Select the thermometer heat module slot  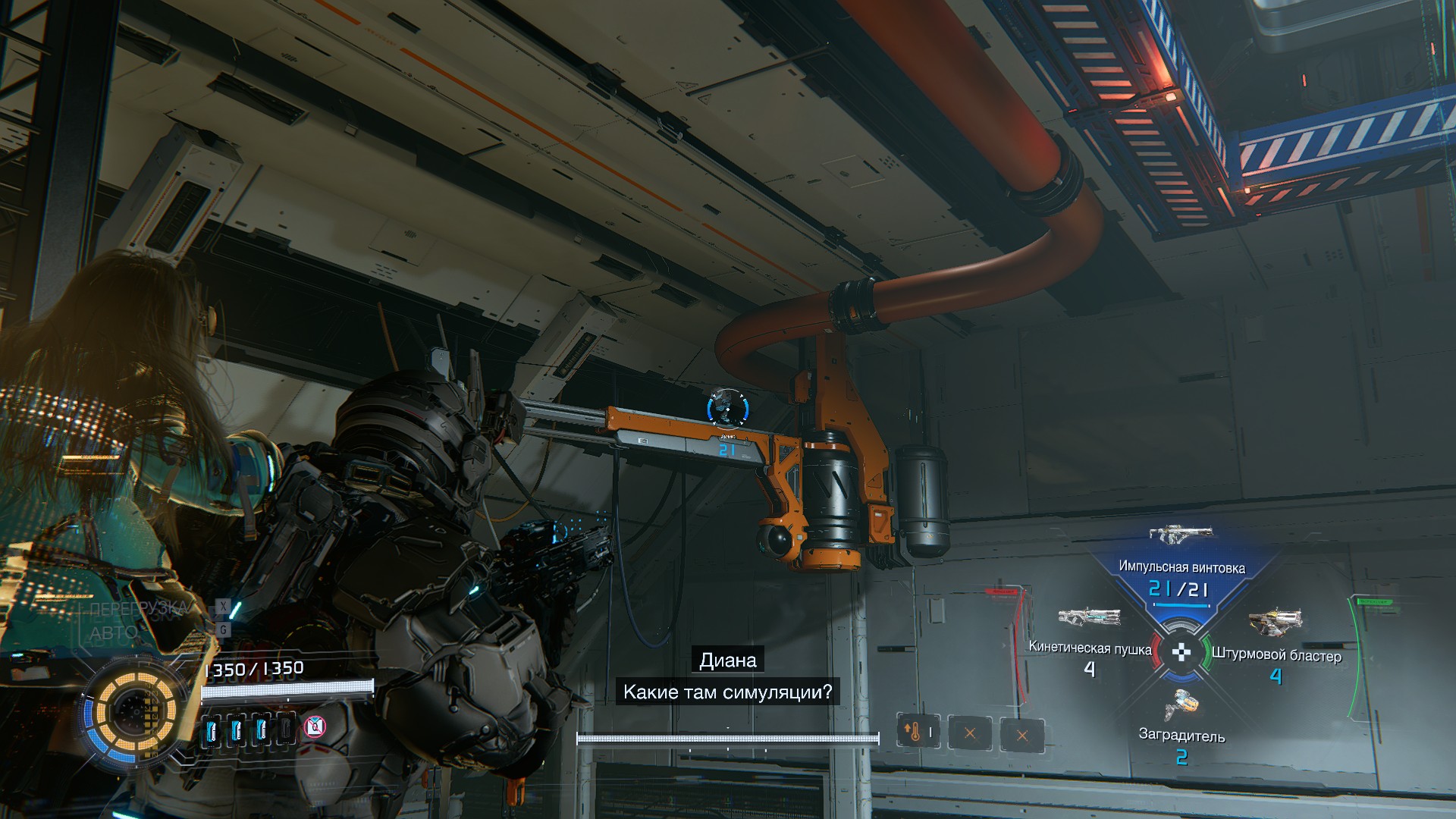918,733
